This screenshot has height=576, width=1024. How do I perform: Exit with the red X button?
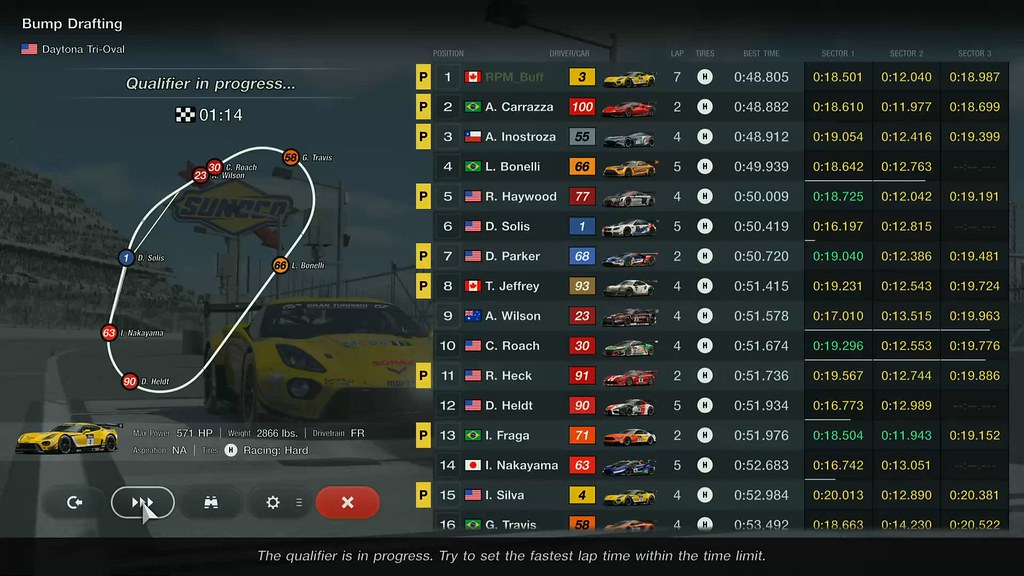coord(347,502)
